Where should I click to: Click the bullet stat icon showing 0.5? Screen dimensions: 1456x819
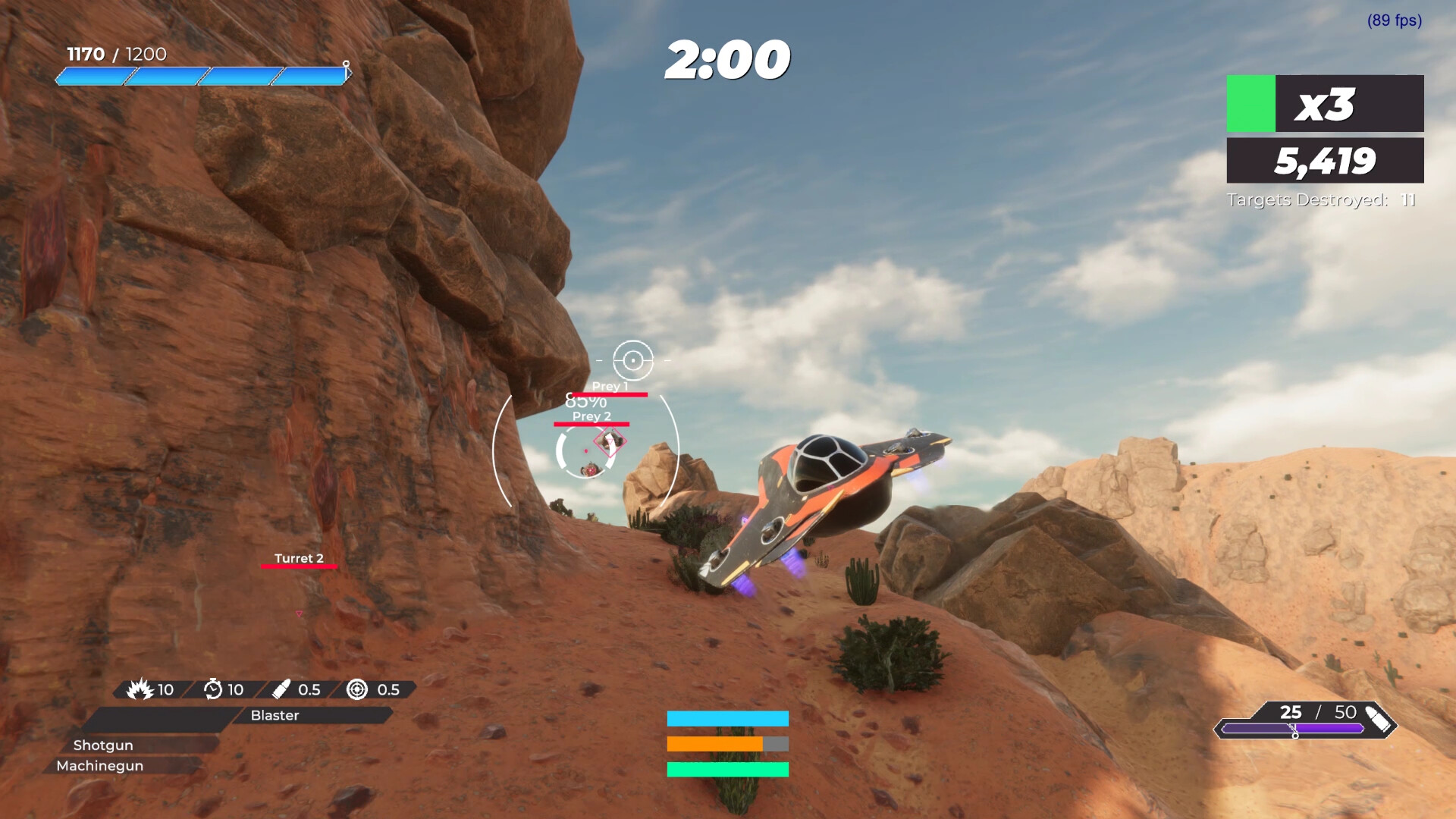281,690
